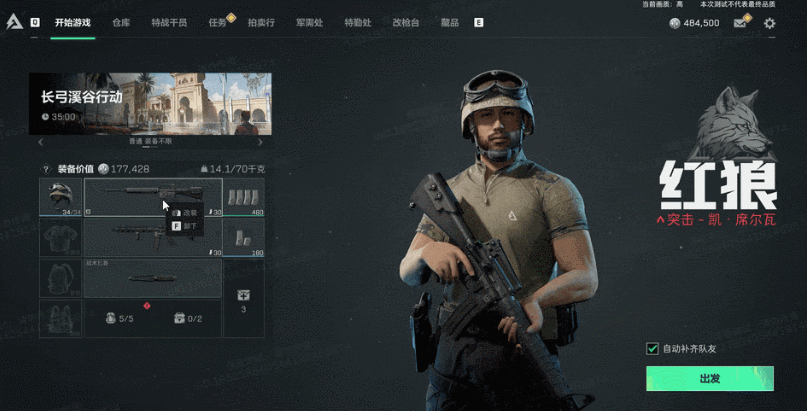
Task: Open the 仓库 warehouse tab
Action: click(121, 22)
